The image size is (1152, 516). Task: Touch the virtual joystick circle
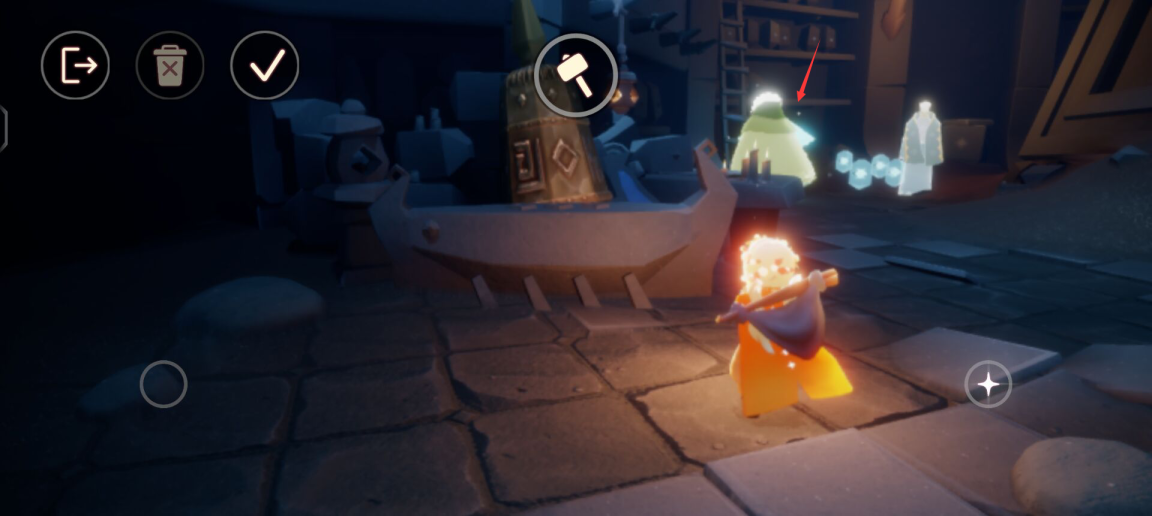point(164,384)
